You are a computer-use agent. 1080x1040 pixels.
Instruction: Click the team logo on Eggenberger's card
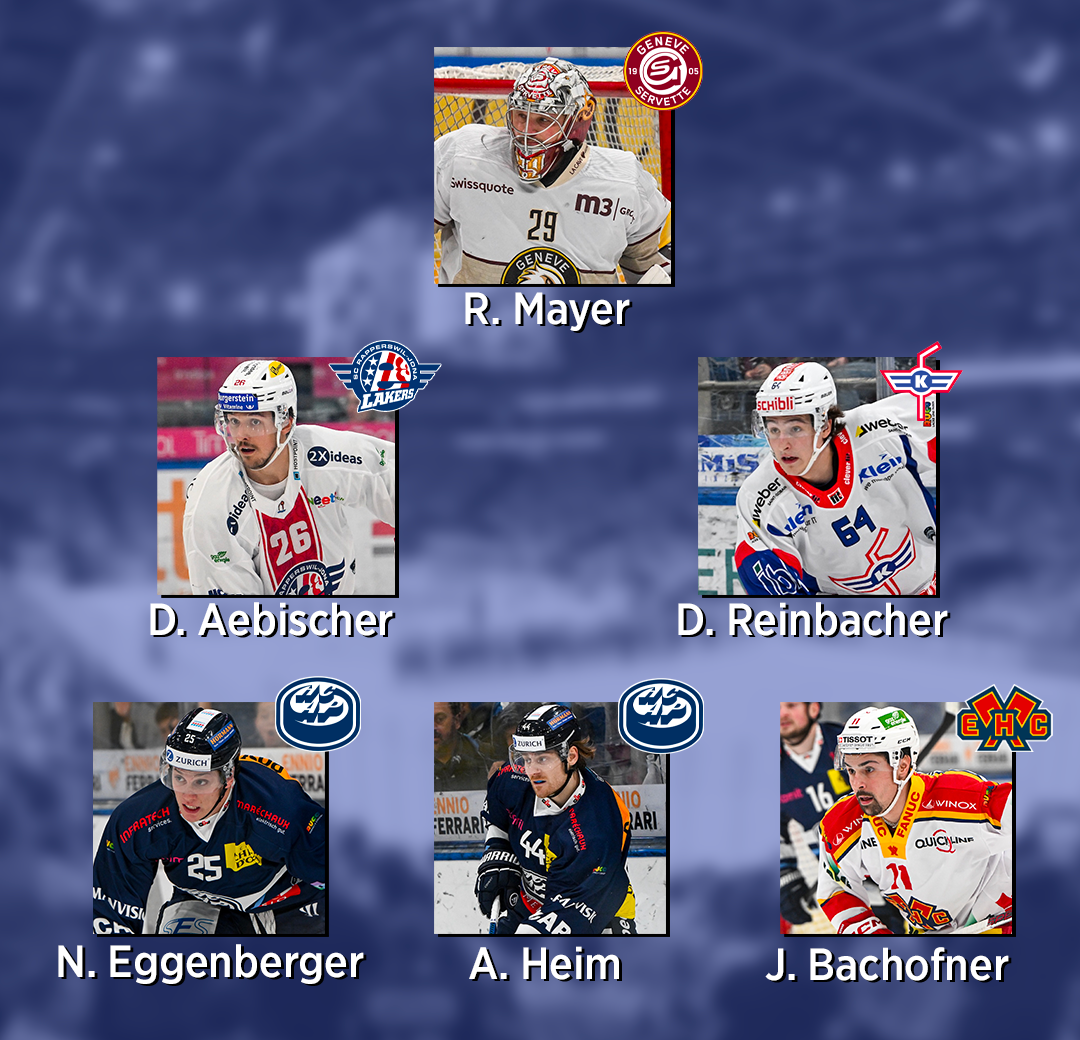[318, 714]
